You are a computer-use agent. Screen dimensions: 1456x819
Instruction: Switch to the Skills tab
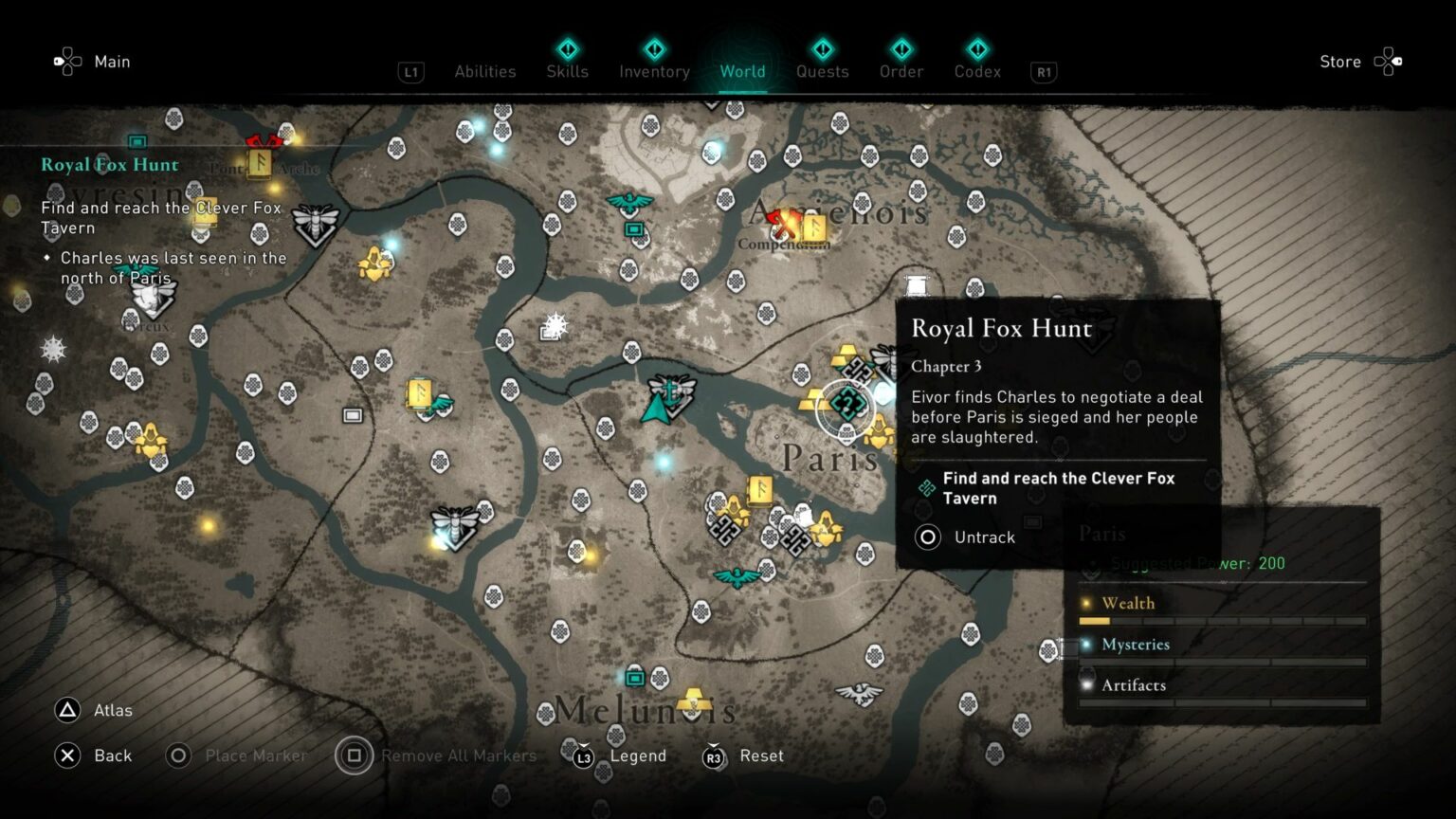click(567, 71)
